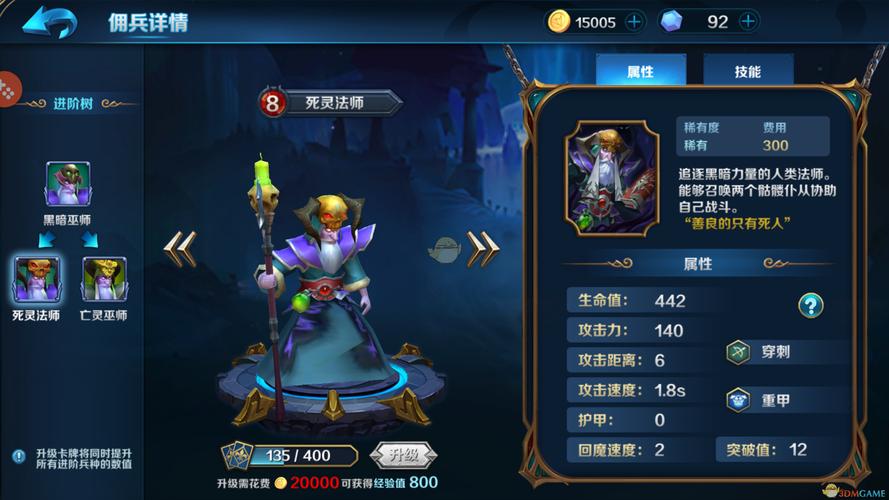
Task: Show the previous mercenary with left arrows
Action: click(180, 249)
